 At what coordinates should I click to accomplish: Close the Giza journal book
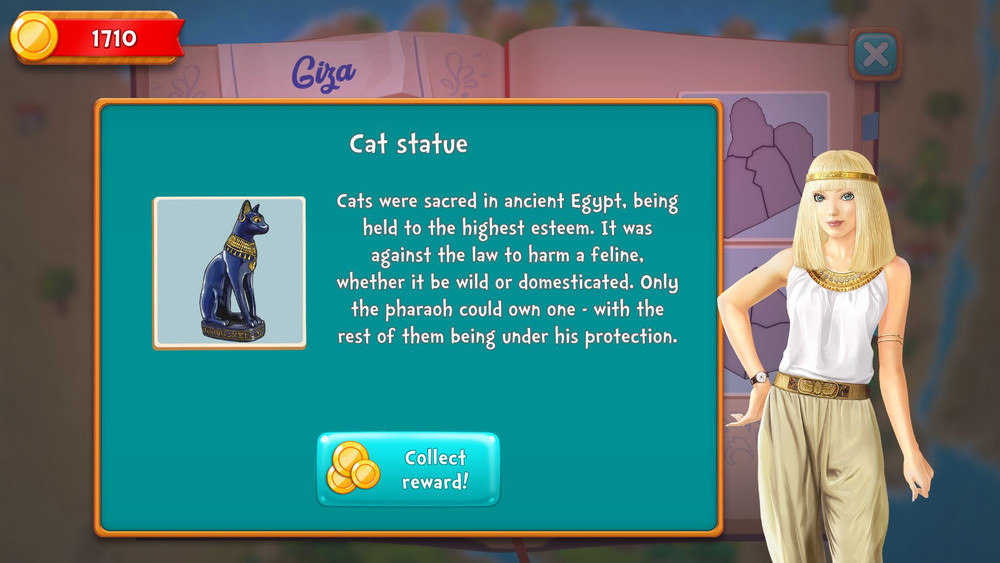click(875, 54)
